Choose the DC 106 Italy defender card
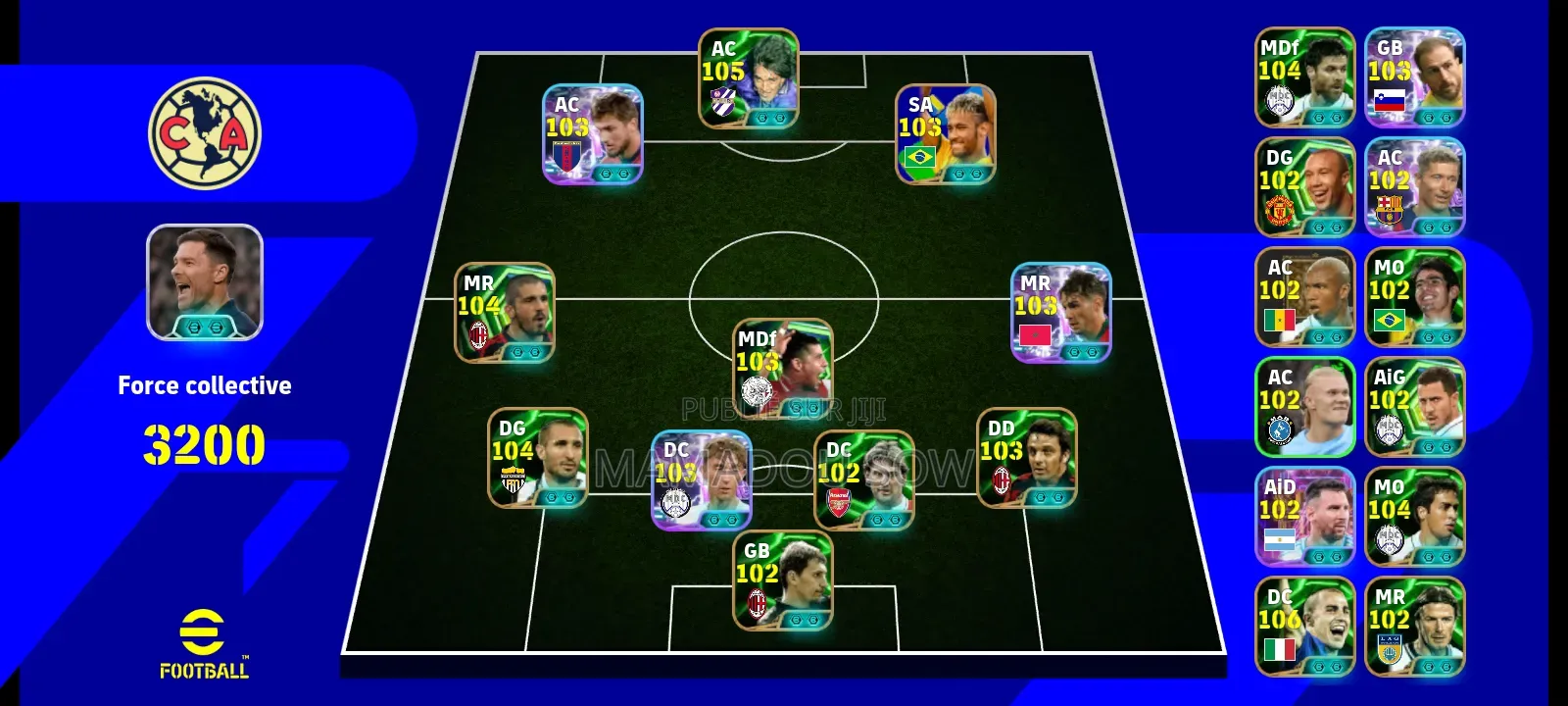The image size is (1568, 706). 1304,627
